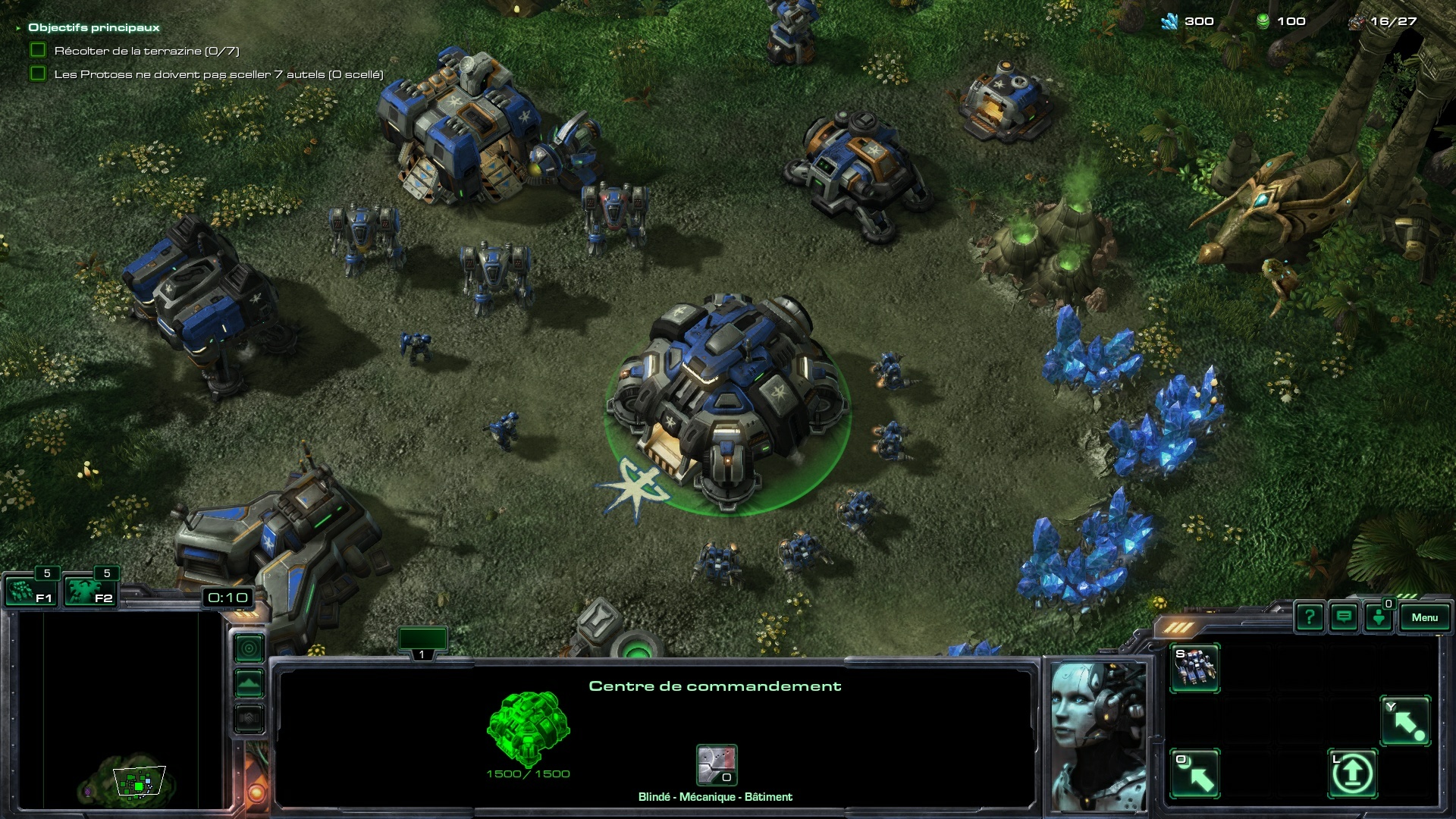Image resolution: width=1456 pixels, height=819 pixels.
Task: Click the Command Center wireframe icon
Action: (x=528, y=726)
